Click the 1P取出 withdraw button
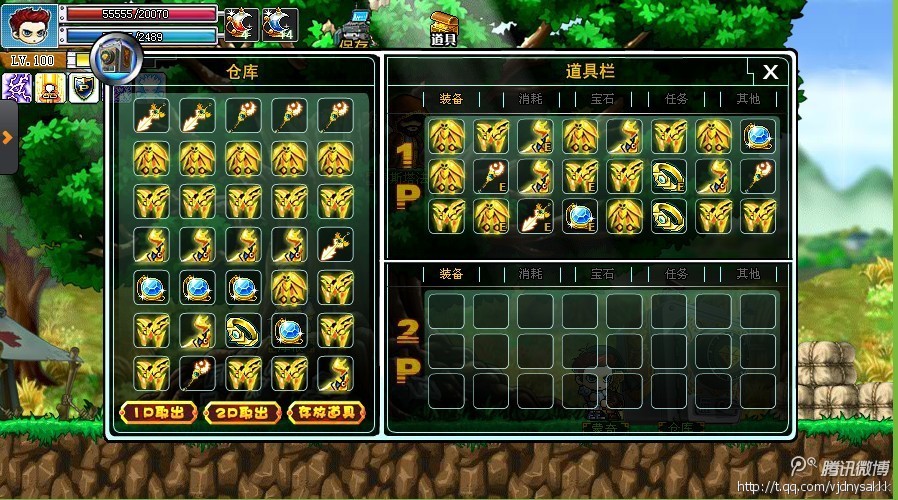This screenshot has width=898, height=500. tap(157, 413)
